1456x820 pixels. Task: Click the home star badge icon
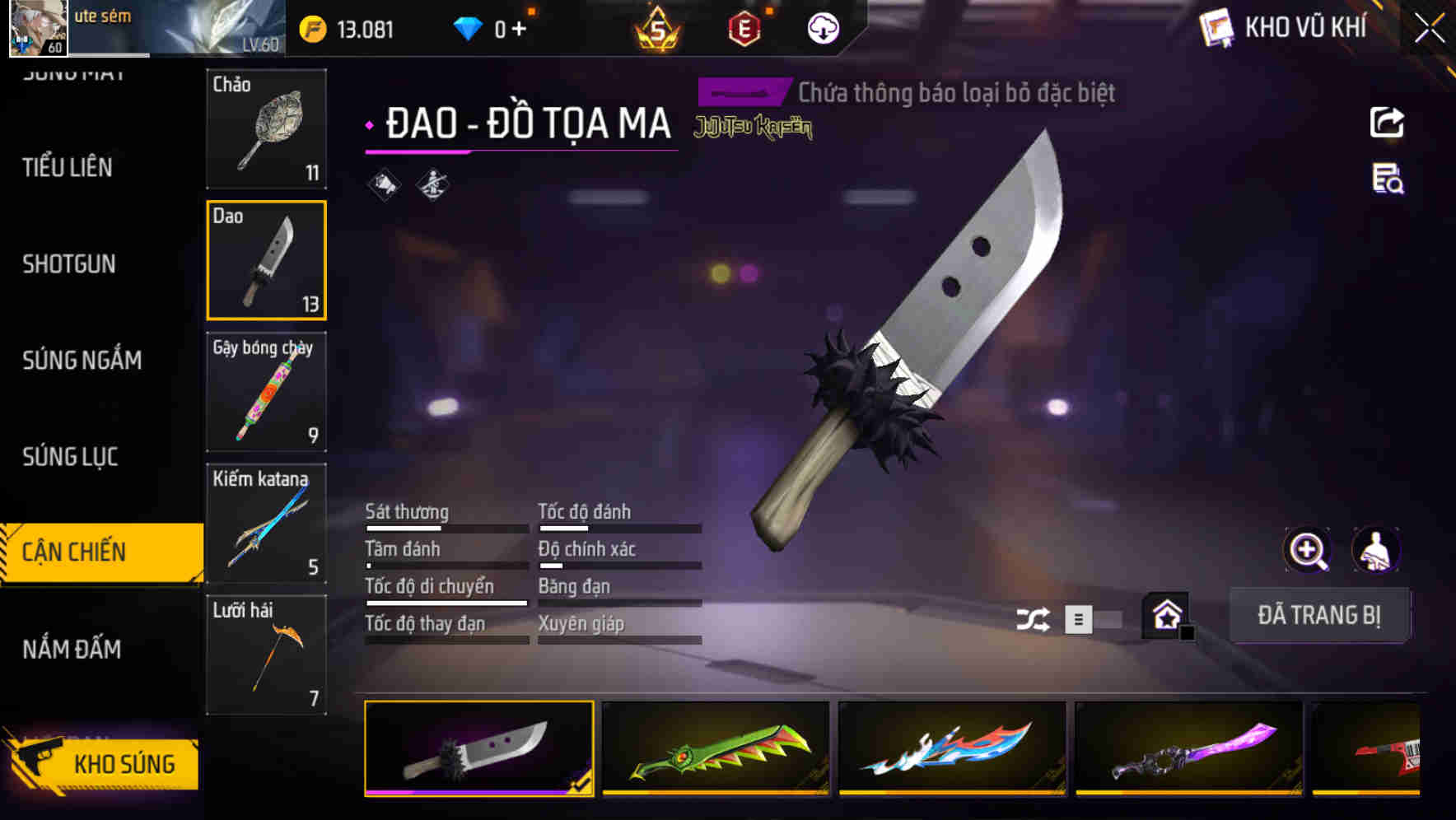coord(1166,615)
